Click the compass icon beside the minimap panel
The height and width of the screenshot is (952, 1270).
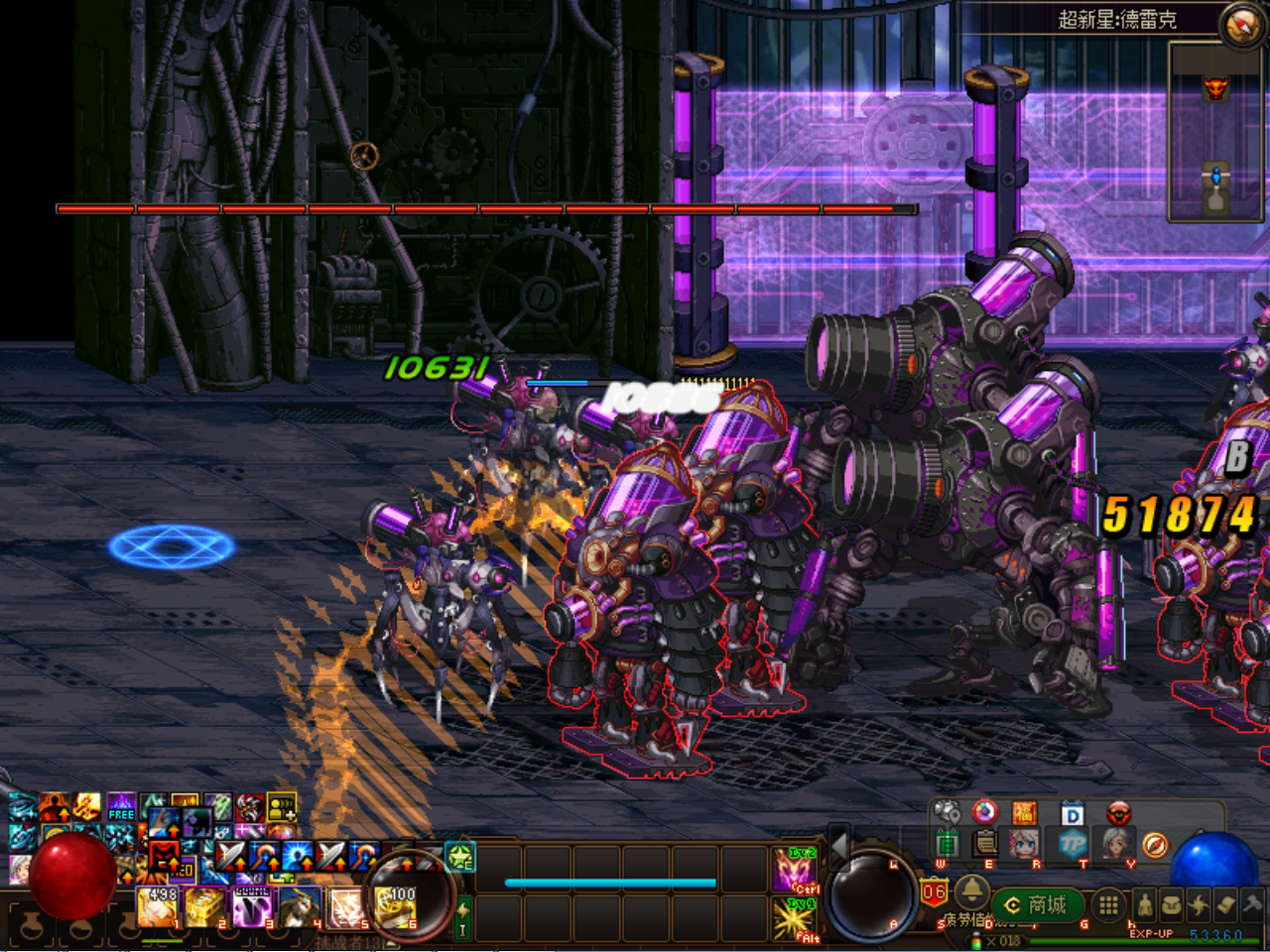[1155, 845]
